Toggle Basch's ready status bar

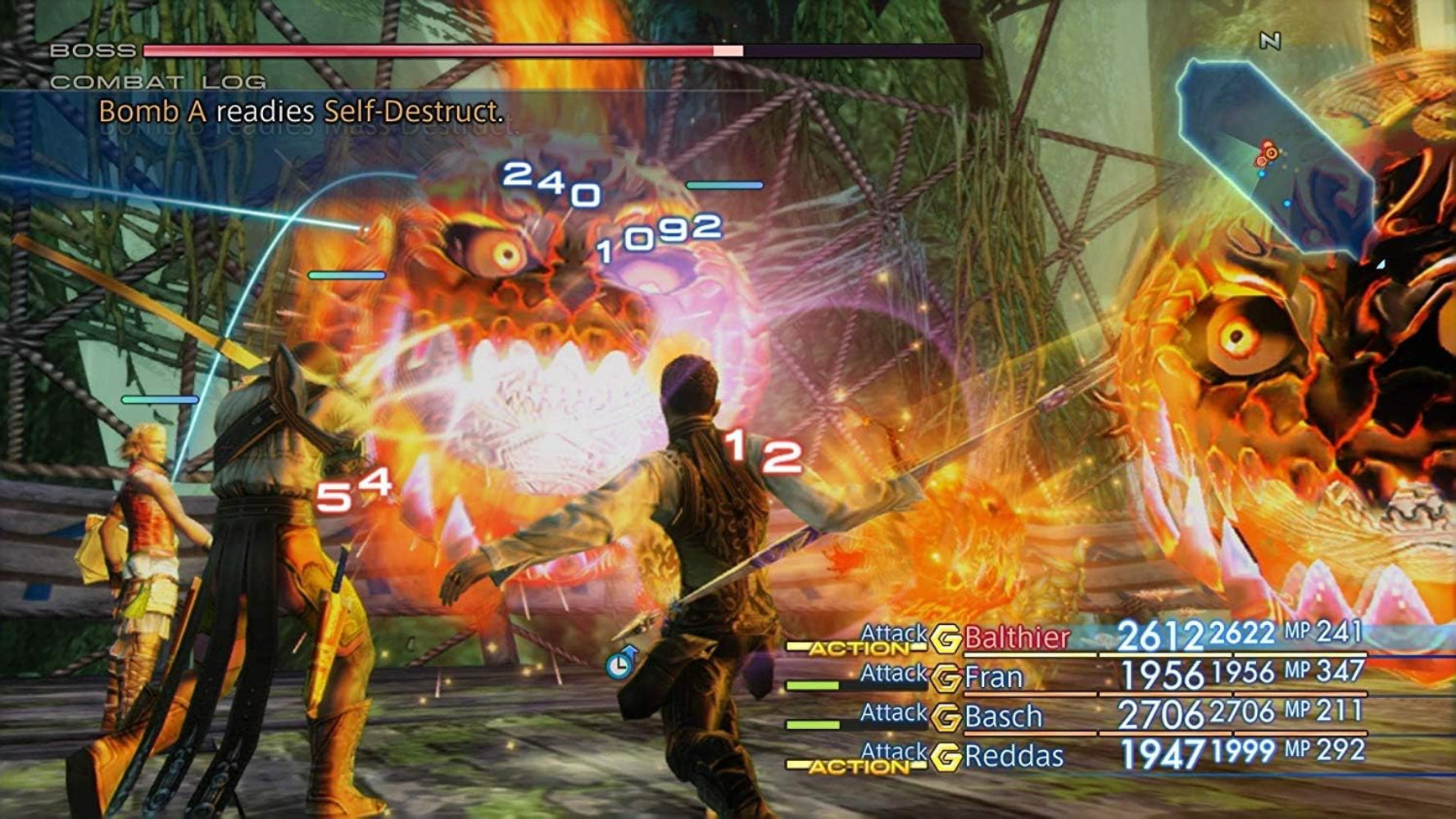click(x=814, y=724)
